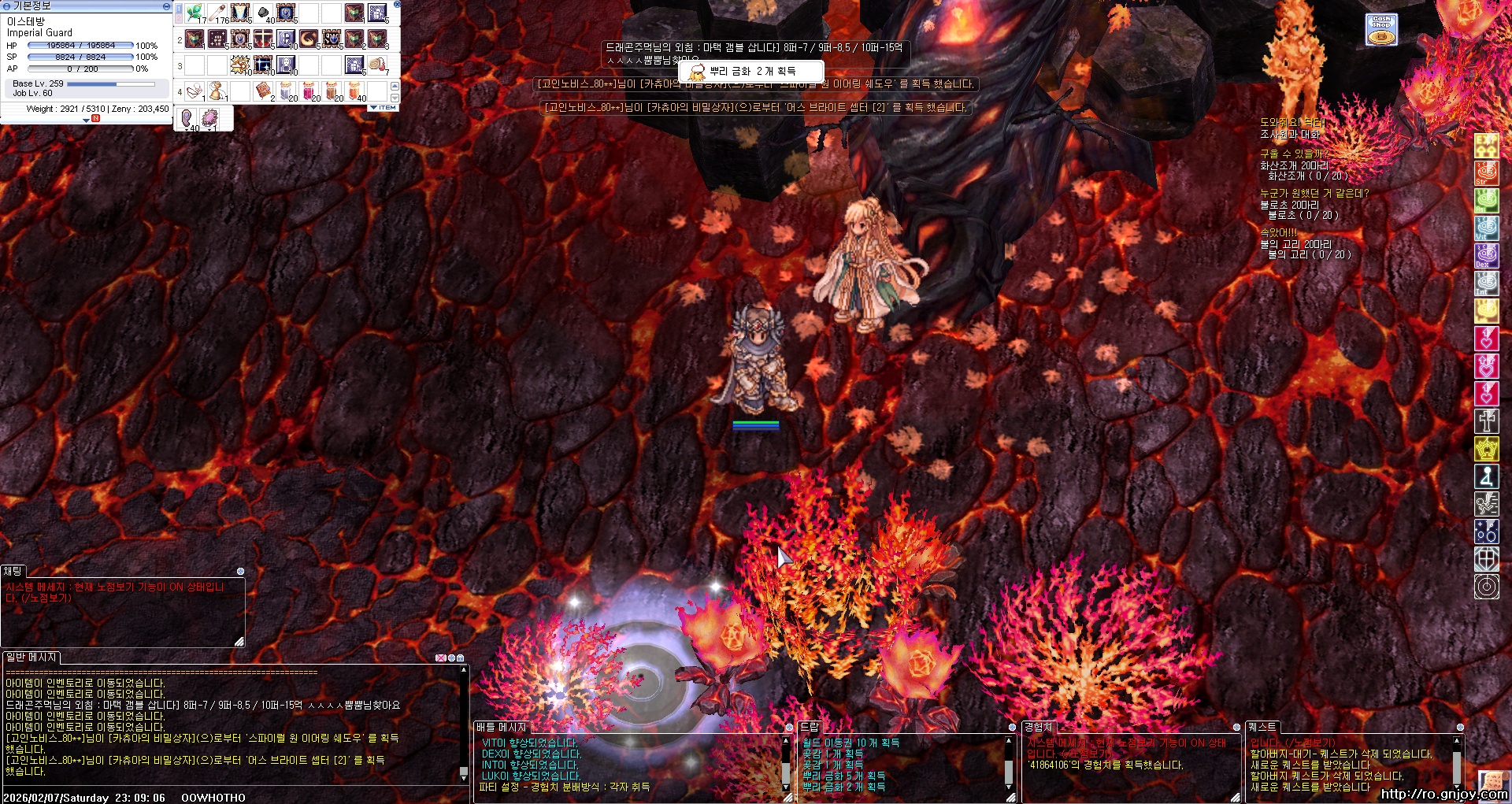Select the black stone item with 40 count
The height and width of the screenshot is (804, 1512).
click(264, 13)
